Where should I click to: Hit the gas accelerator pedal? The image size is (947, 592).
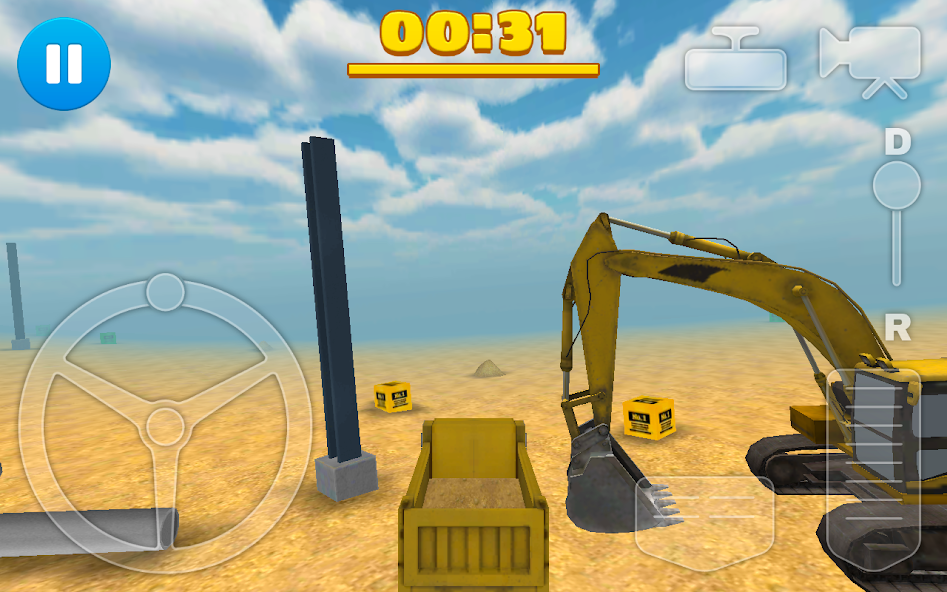(873, 468)
